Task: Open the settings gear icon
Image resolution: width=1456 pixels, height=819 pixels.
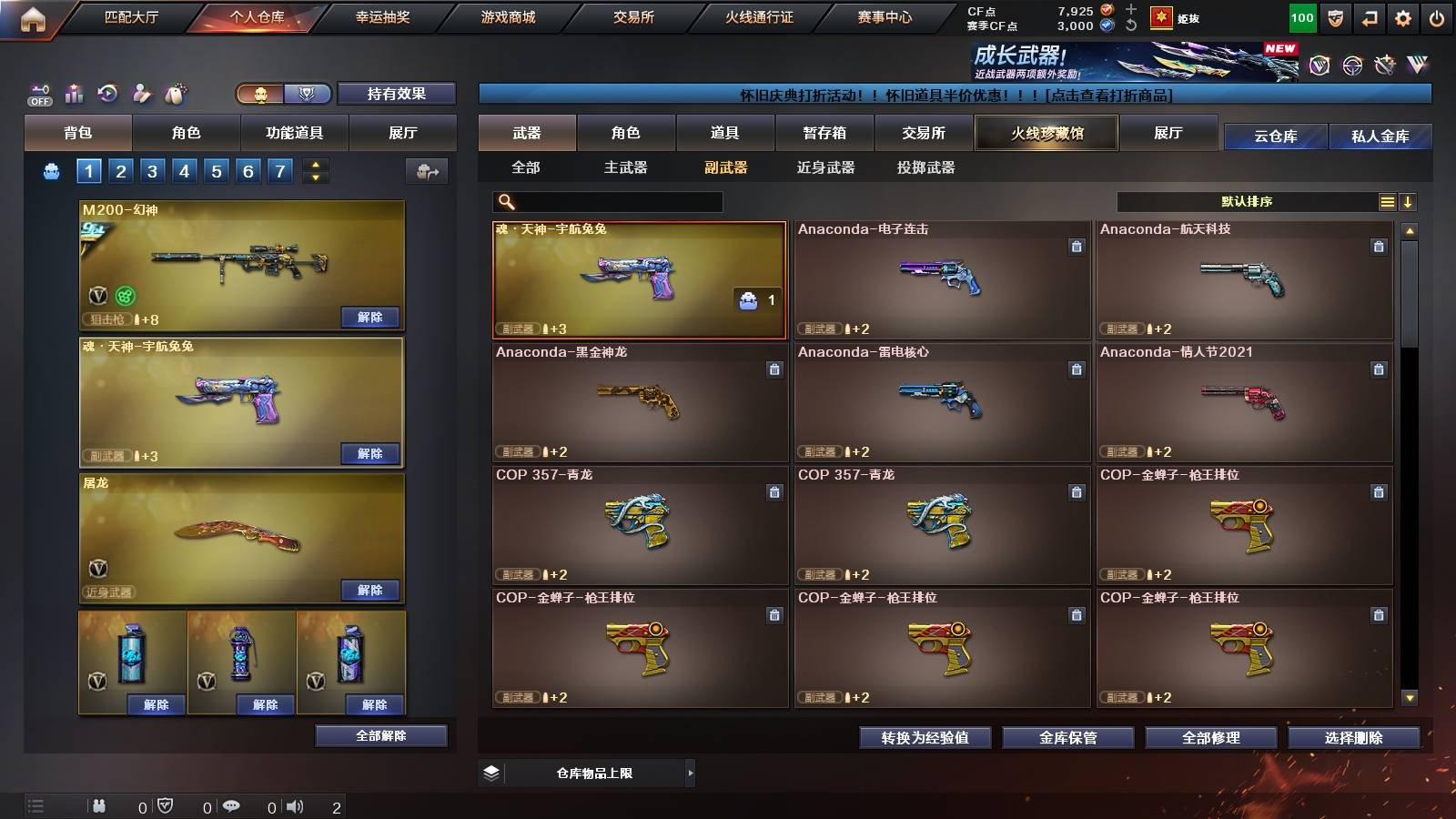Action: click(x=1402, y=16)
